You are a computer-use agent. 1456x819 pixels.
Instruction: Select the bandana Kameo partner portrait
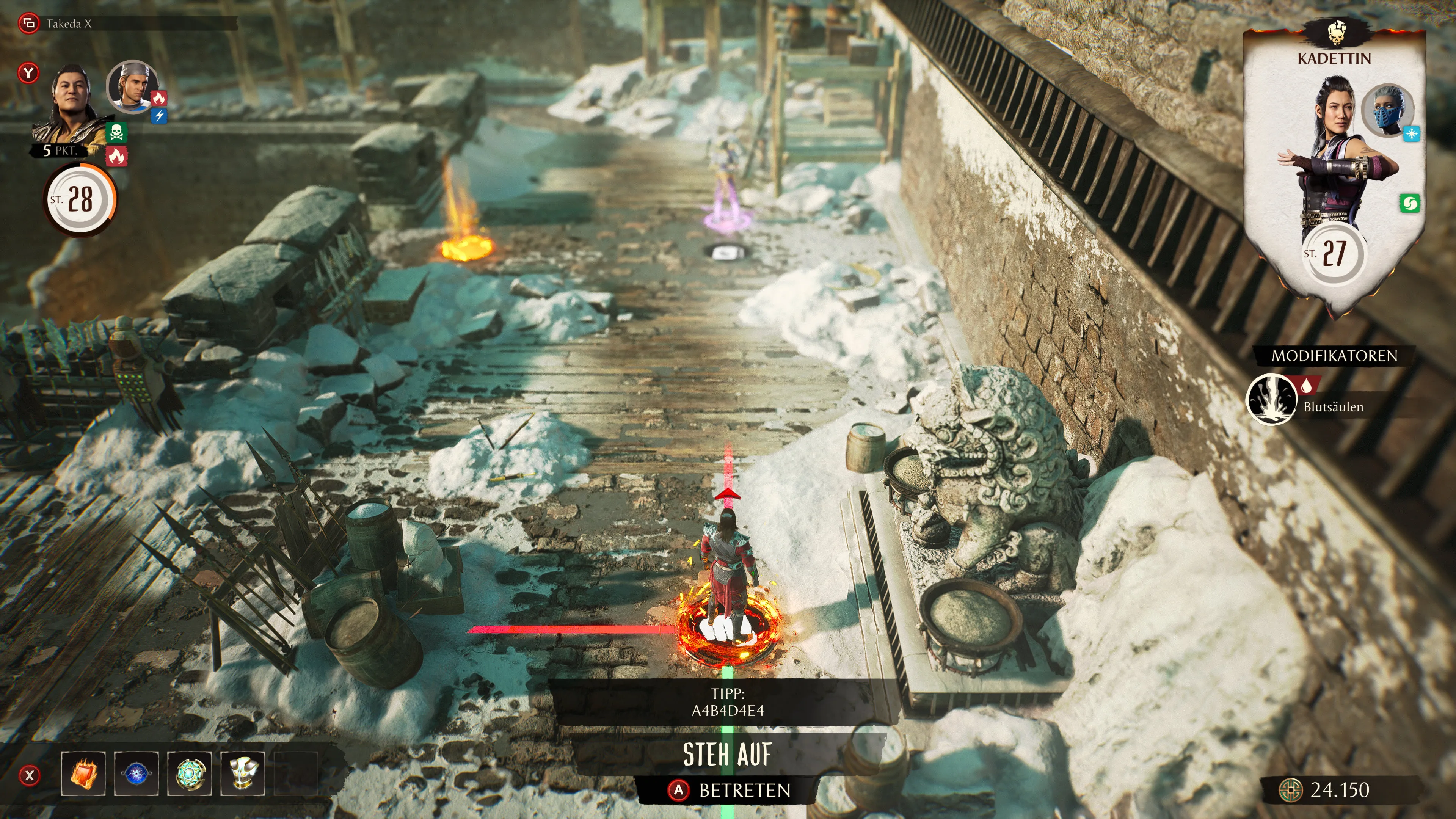132,86
